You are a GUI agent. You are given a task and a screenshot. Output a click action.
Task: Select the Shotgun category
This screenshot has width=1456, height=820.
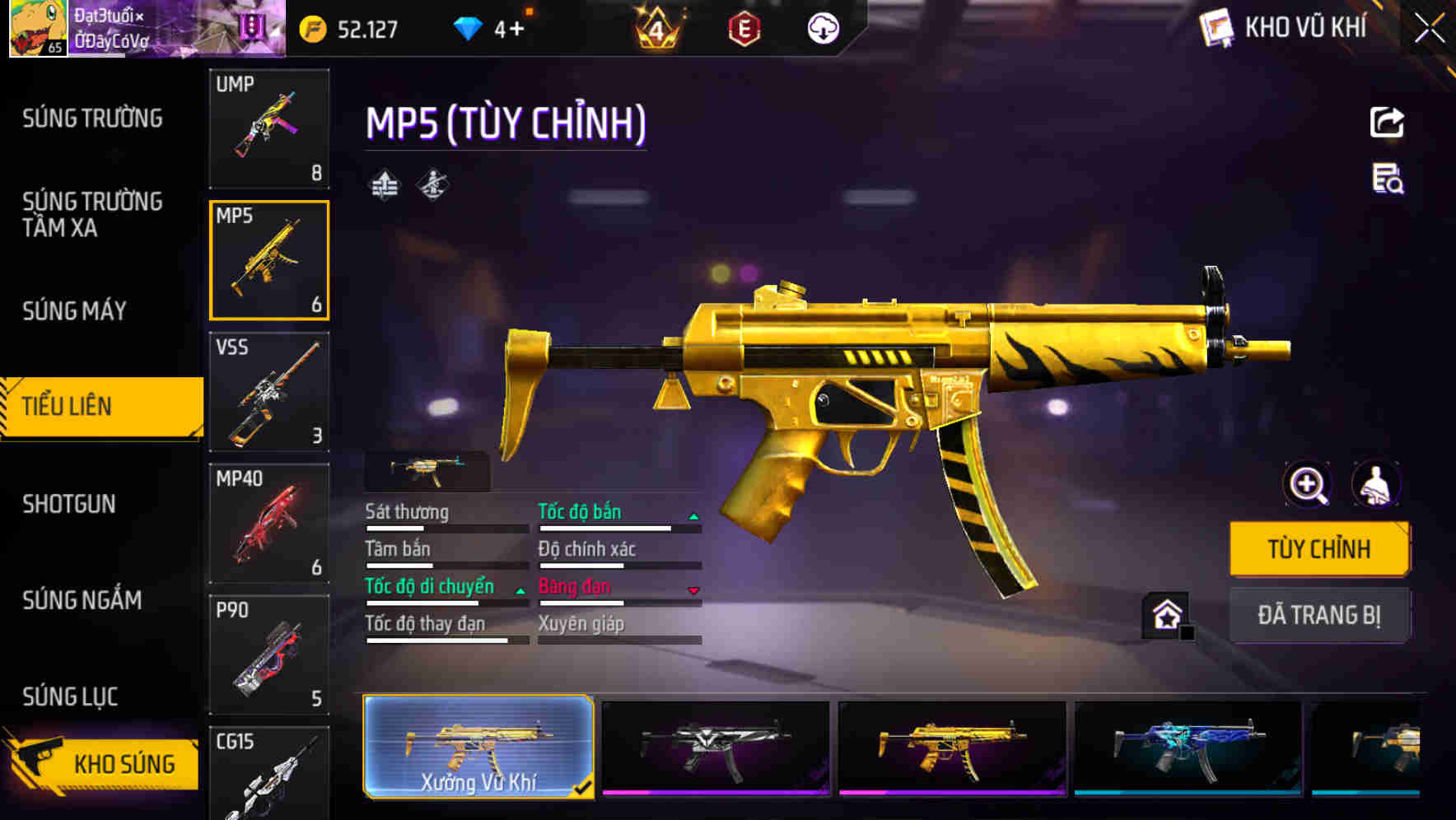tap(69, 504)
